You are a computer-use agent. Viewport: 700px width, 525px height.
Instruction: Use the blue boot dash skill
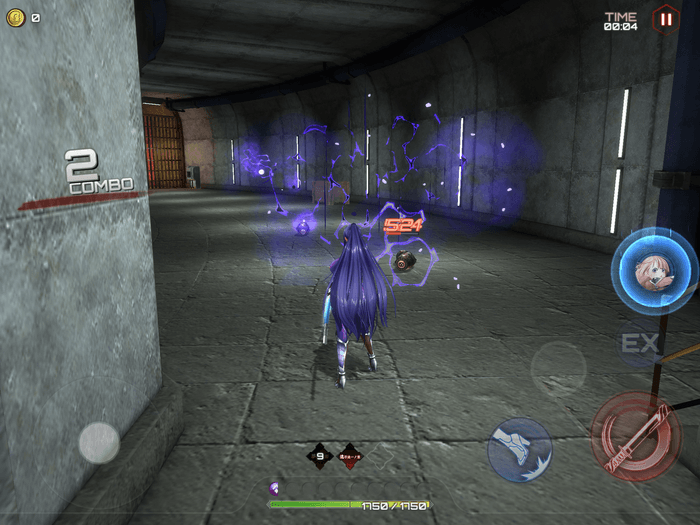(x=520, y=449)
